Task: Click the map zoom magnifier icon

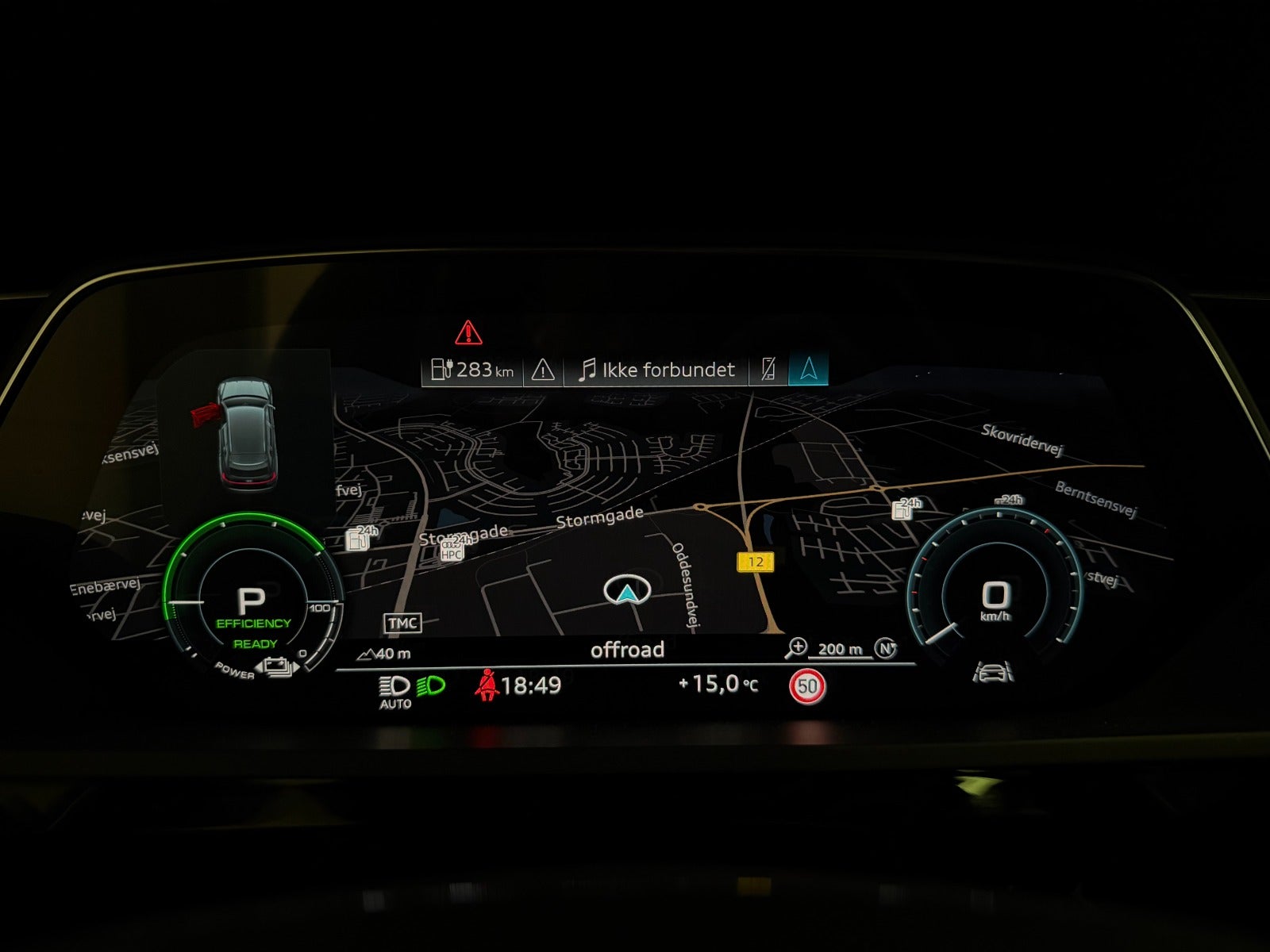Action: [x=795, y=649]
